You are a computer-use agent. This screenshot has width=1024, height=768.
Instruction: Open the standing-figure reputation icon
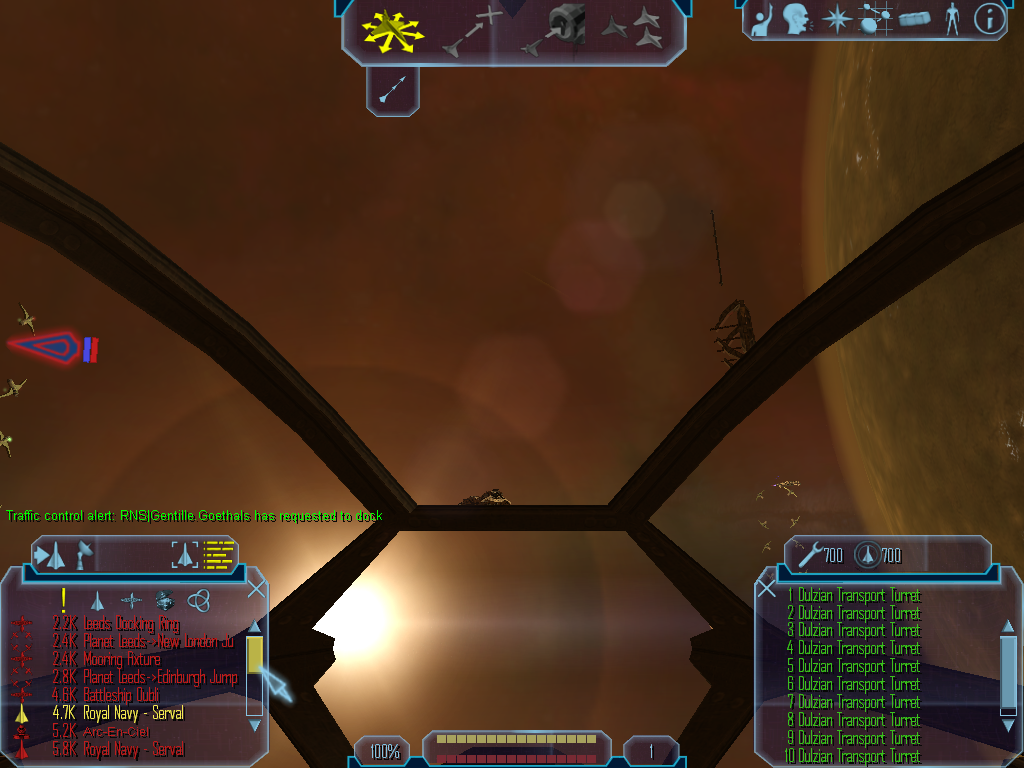pos(951,19)
